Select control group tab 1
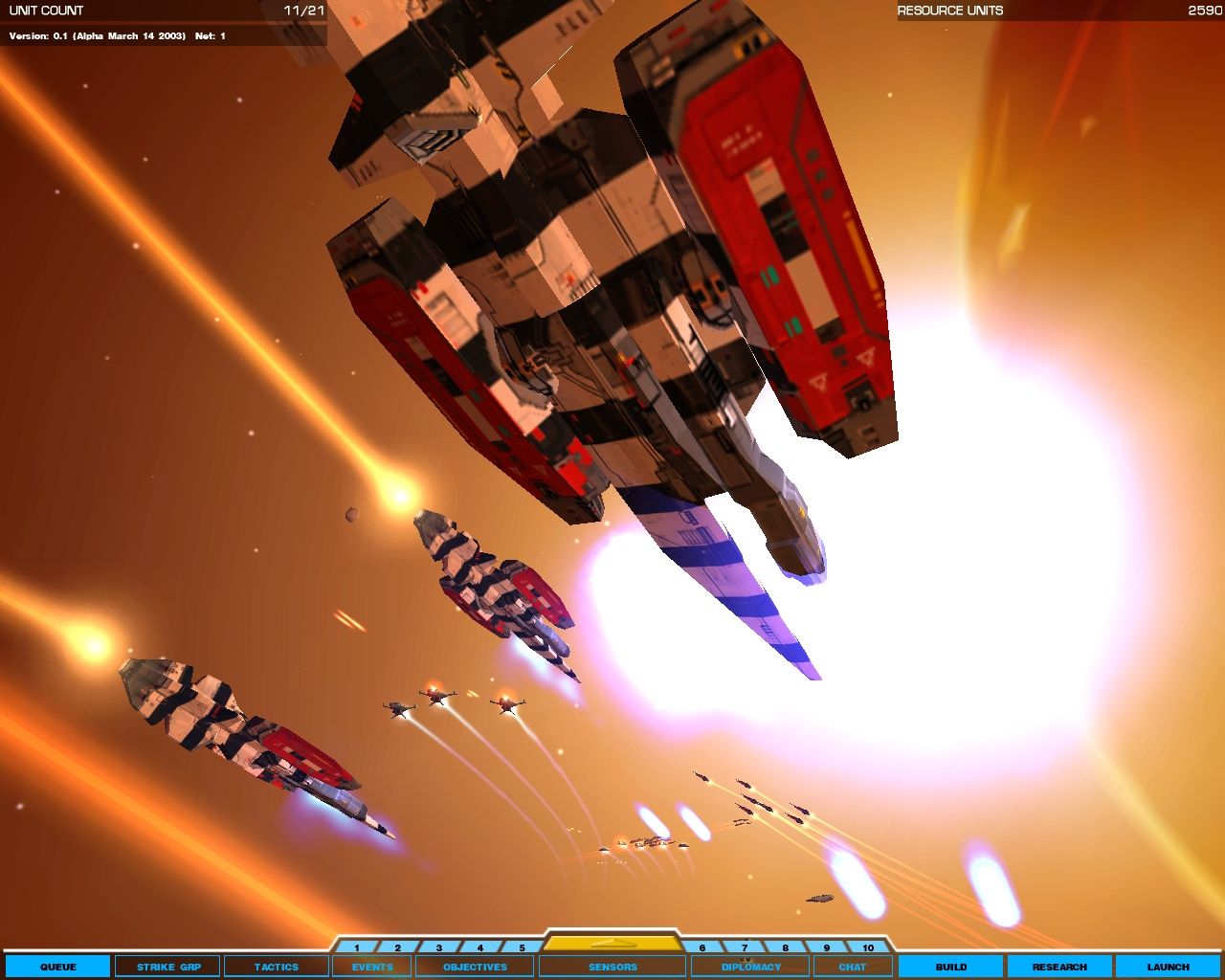Image resolution: width=1225 pixels, height=980 pixels. point(356,945)
